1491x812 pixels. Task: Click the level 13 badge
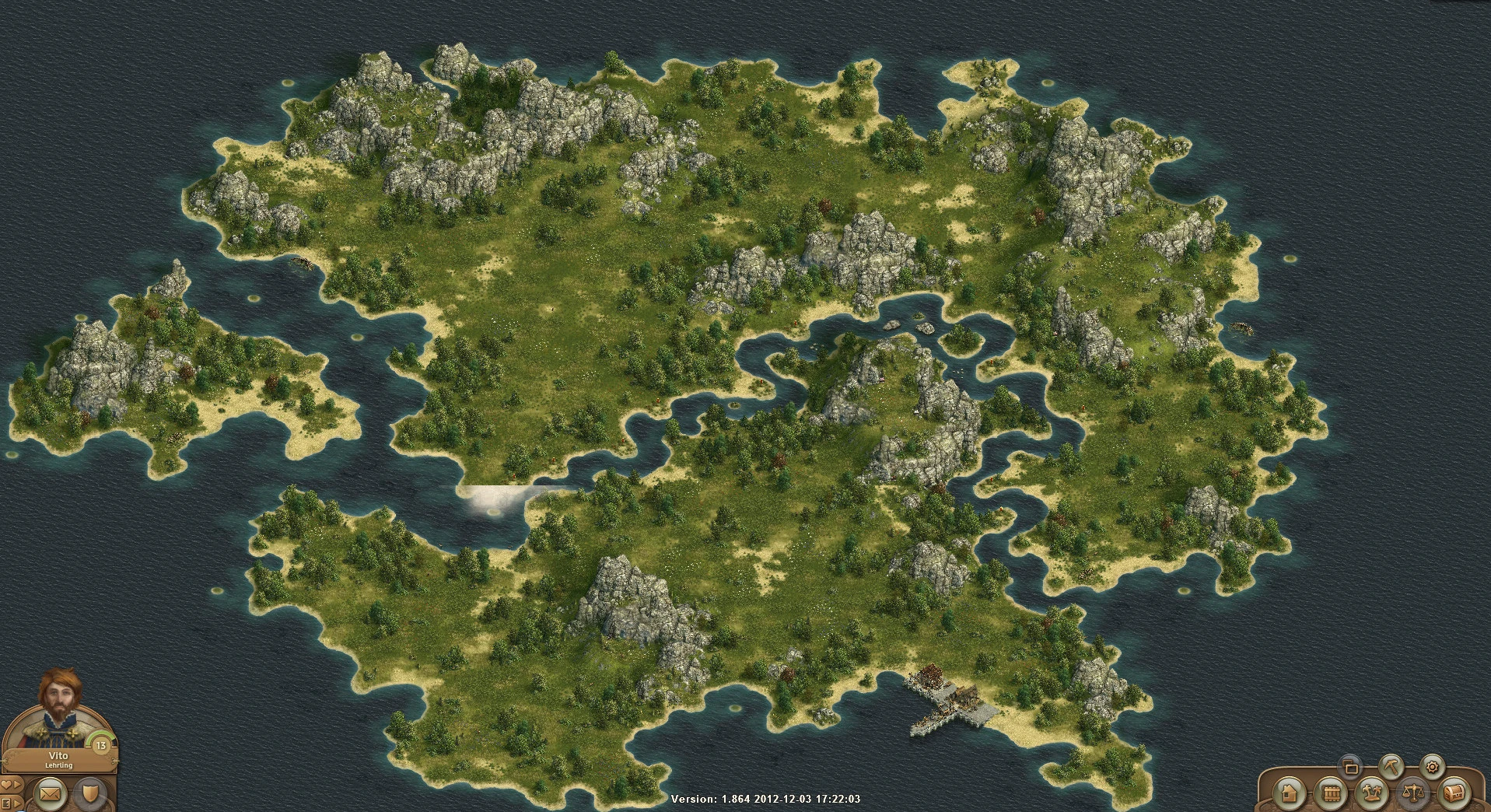point(100,745)
